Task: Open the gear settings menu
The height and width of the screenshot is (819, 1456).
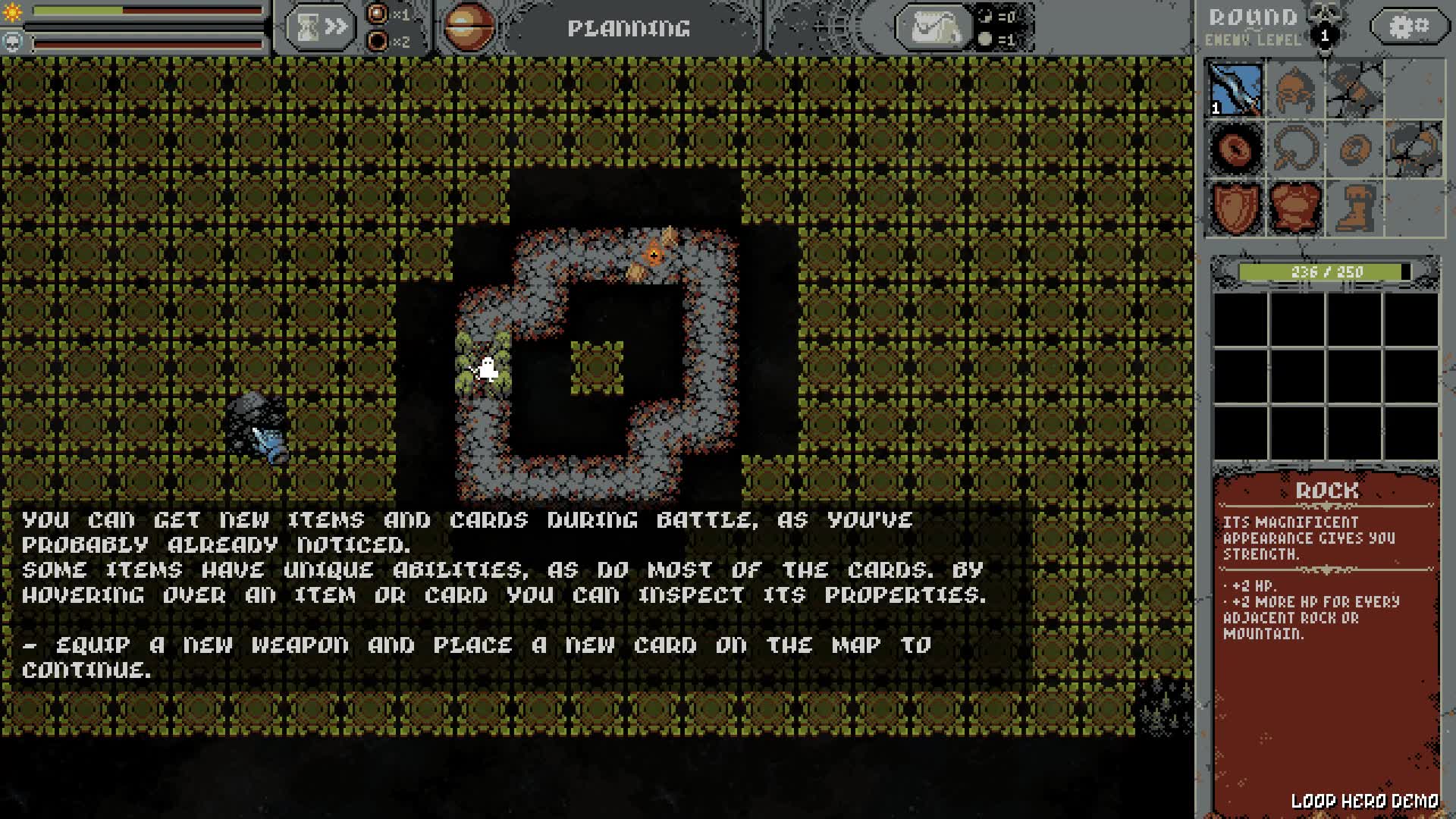Action: (1409, 27)
